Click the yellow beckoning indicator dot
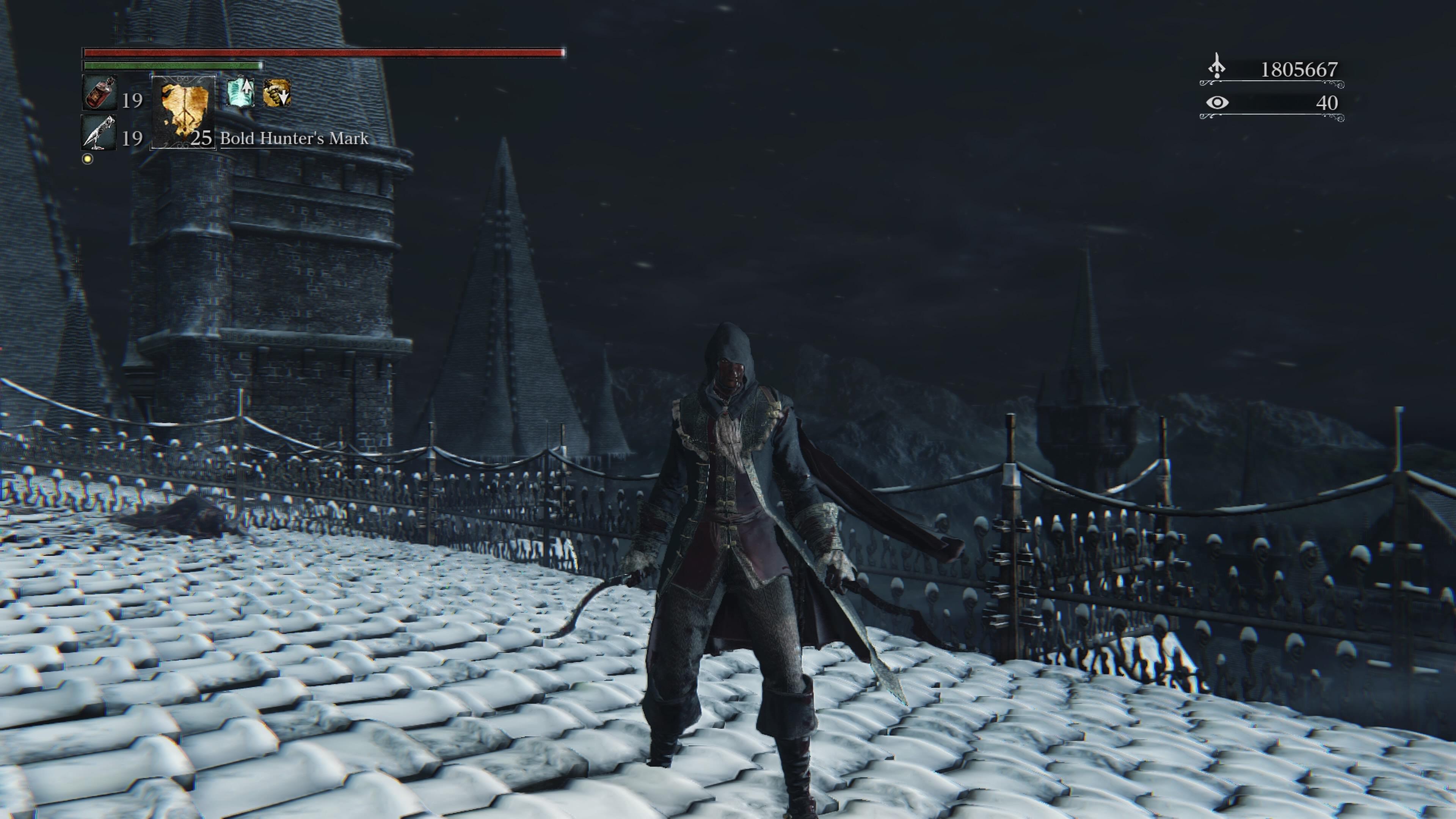This screenshot has width=1456, height=819. [88, 159]
